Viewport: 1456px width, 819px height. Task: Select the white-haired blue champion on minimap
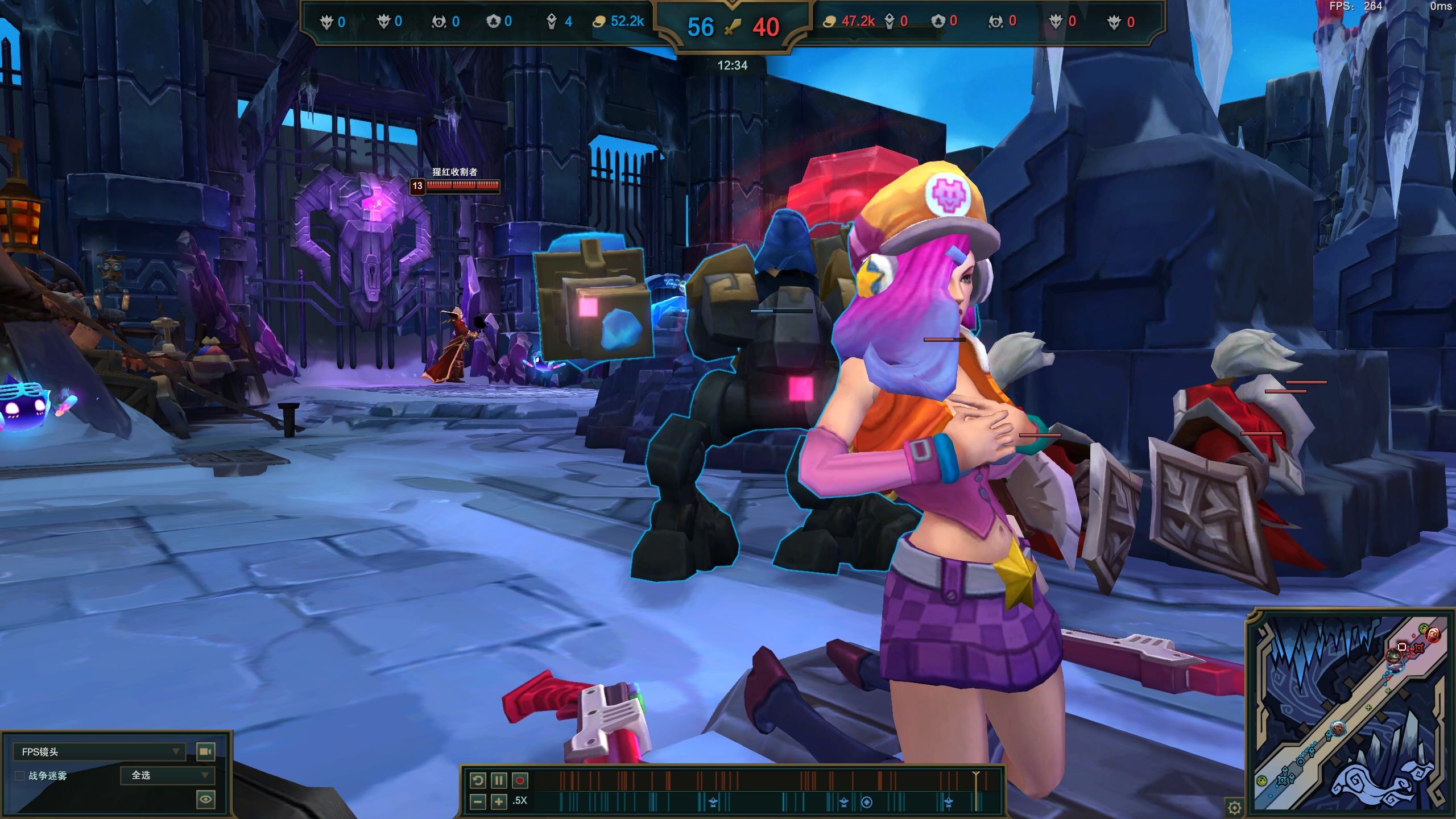pos(1338,728)
